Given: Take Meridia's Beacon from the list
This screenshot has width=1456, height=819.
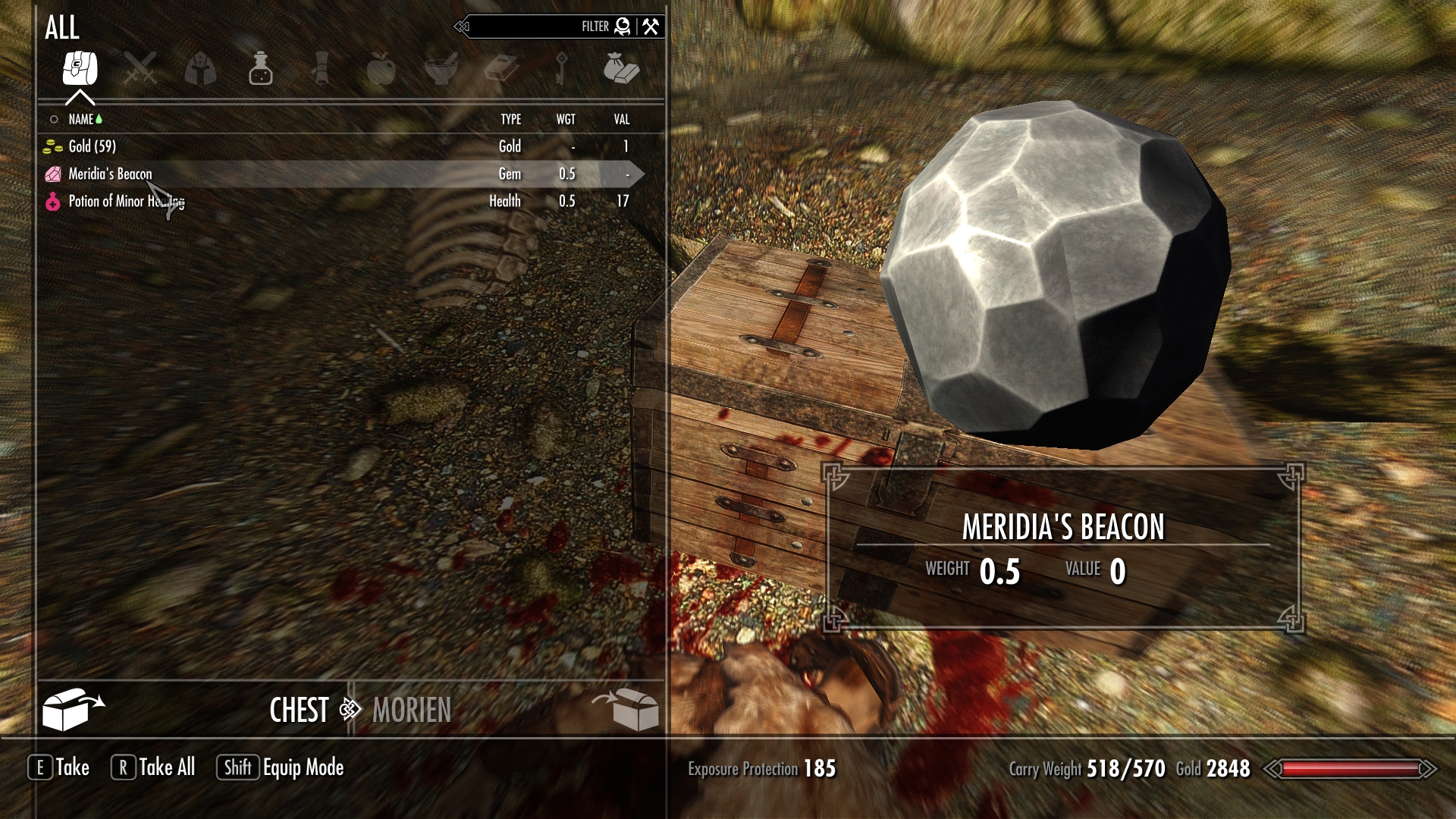Looking at the screenshot, I should point(111,174).
